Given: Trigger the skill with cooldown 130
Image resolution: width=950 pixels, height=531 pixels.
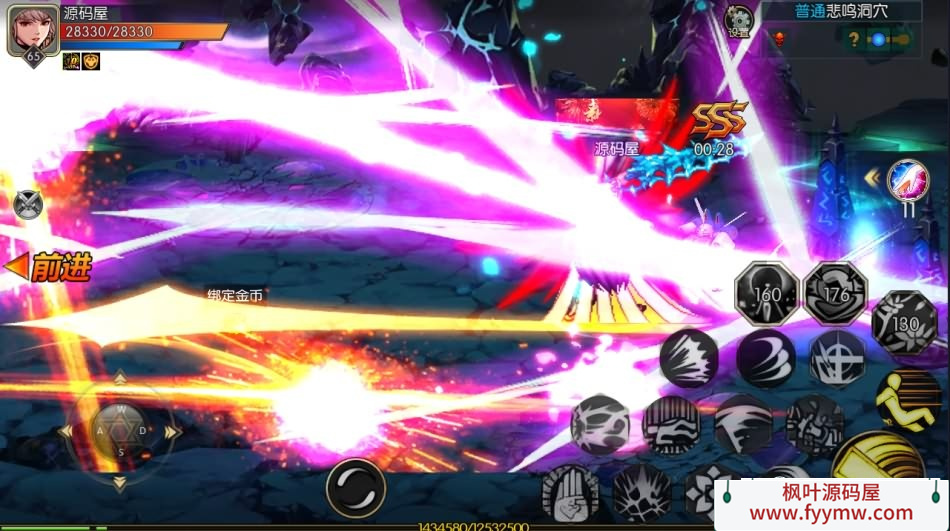Looking at the screenshot, I should tap(903, 321).
